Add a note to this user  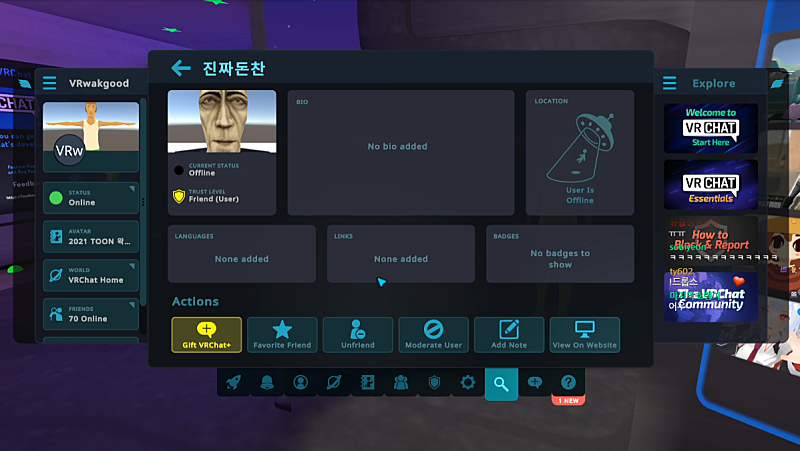pos(509,334)
